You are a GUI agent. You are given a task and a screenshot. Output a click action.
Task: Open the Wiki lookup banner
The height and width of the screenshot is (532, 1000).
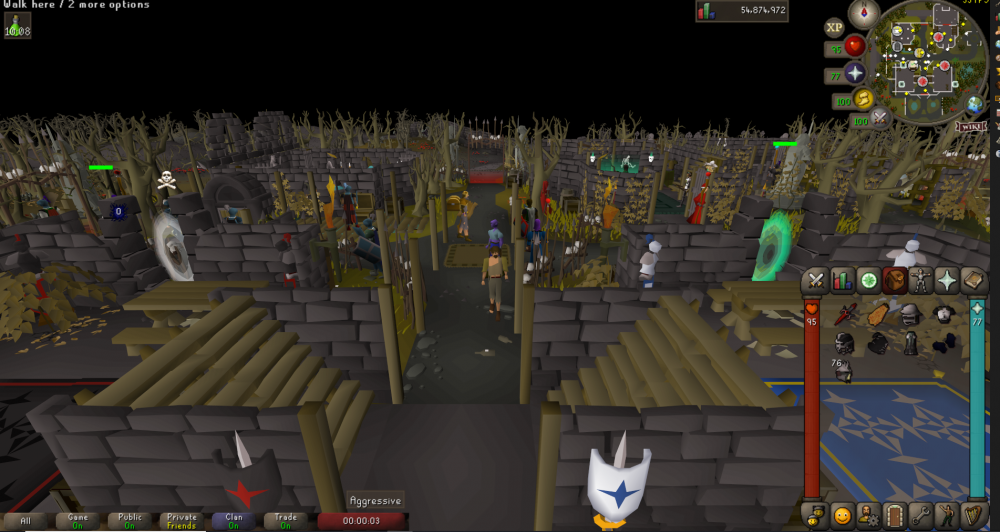point(971,126)
